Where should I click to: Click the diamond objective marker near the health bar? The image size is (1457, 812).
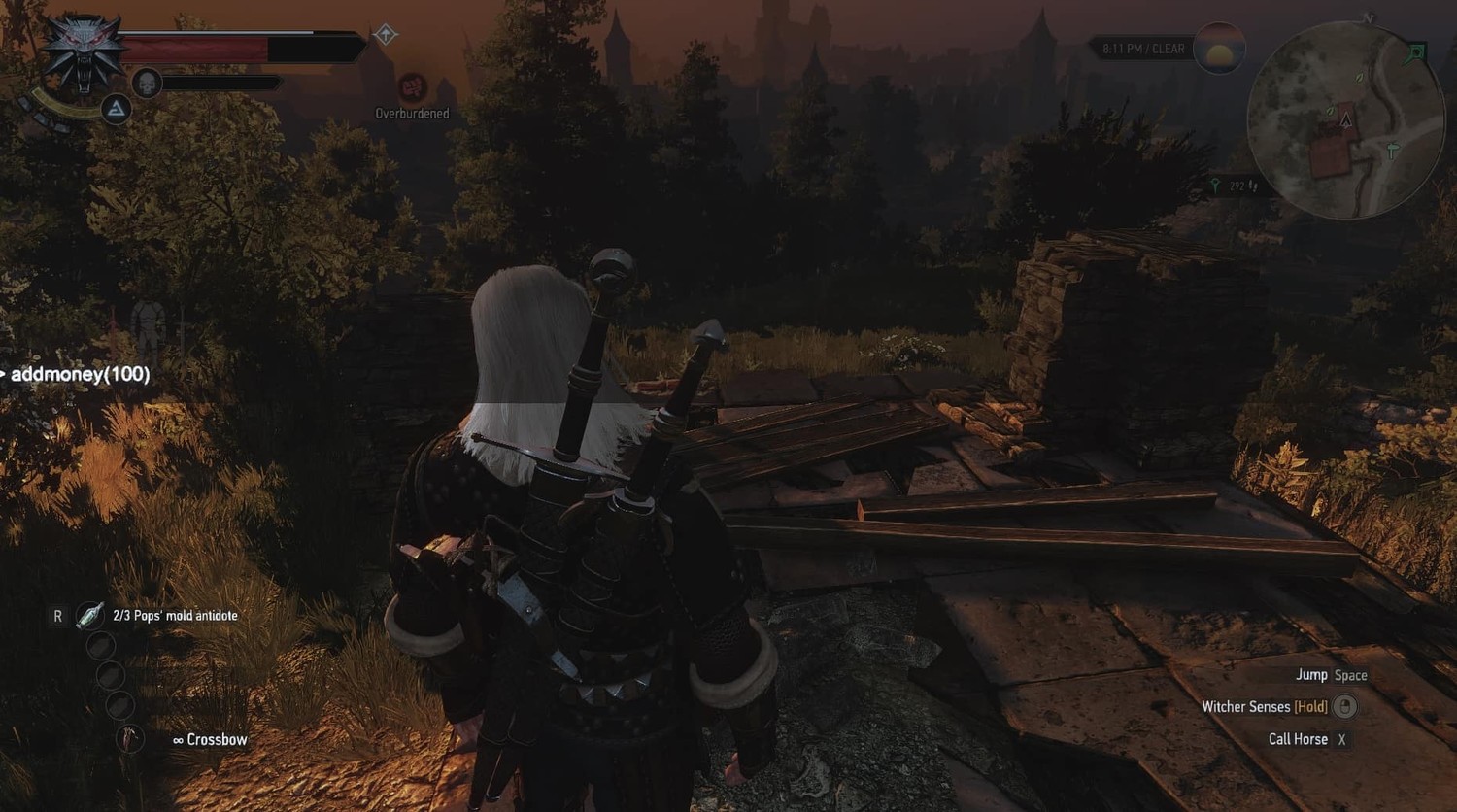coord(386,35)
